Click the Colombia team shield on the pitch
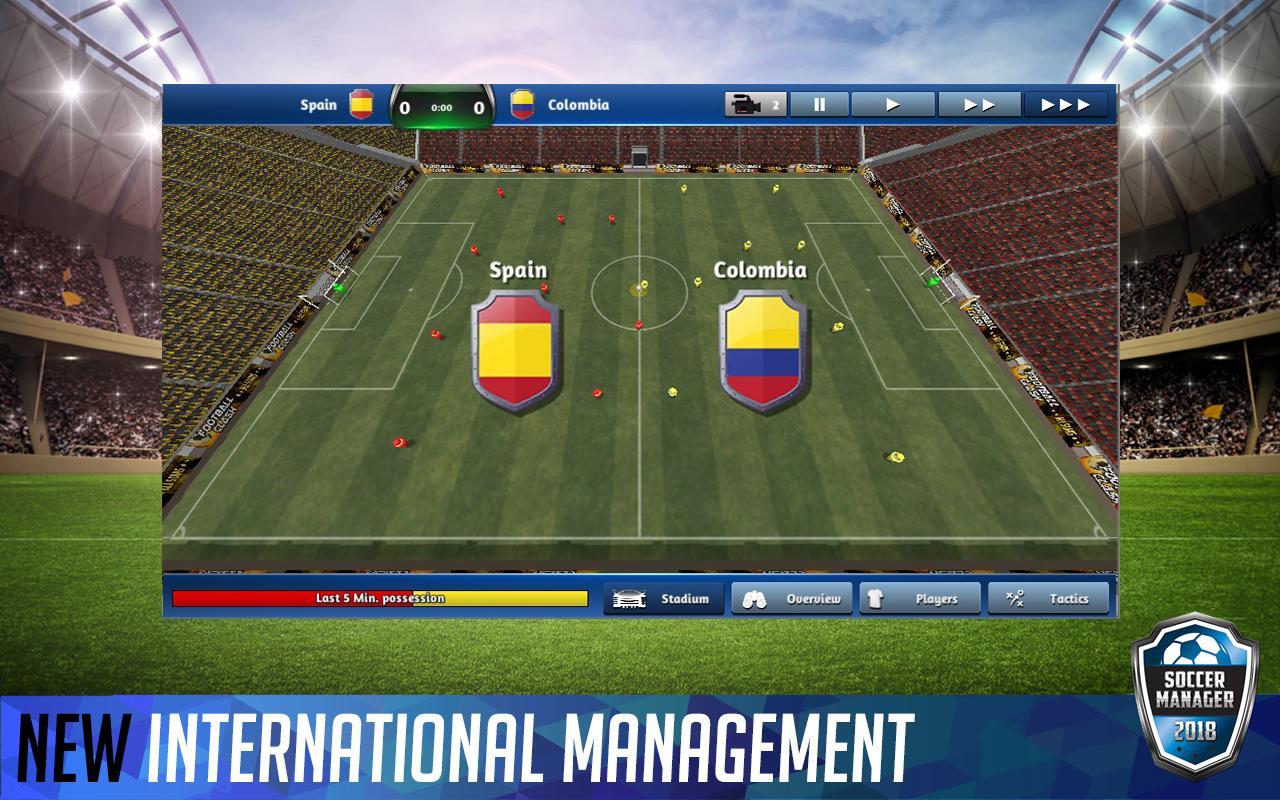This screenshot has width=1280, height=800. click(763, 352)
